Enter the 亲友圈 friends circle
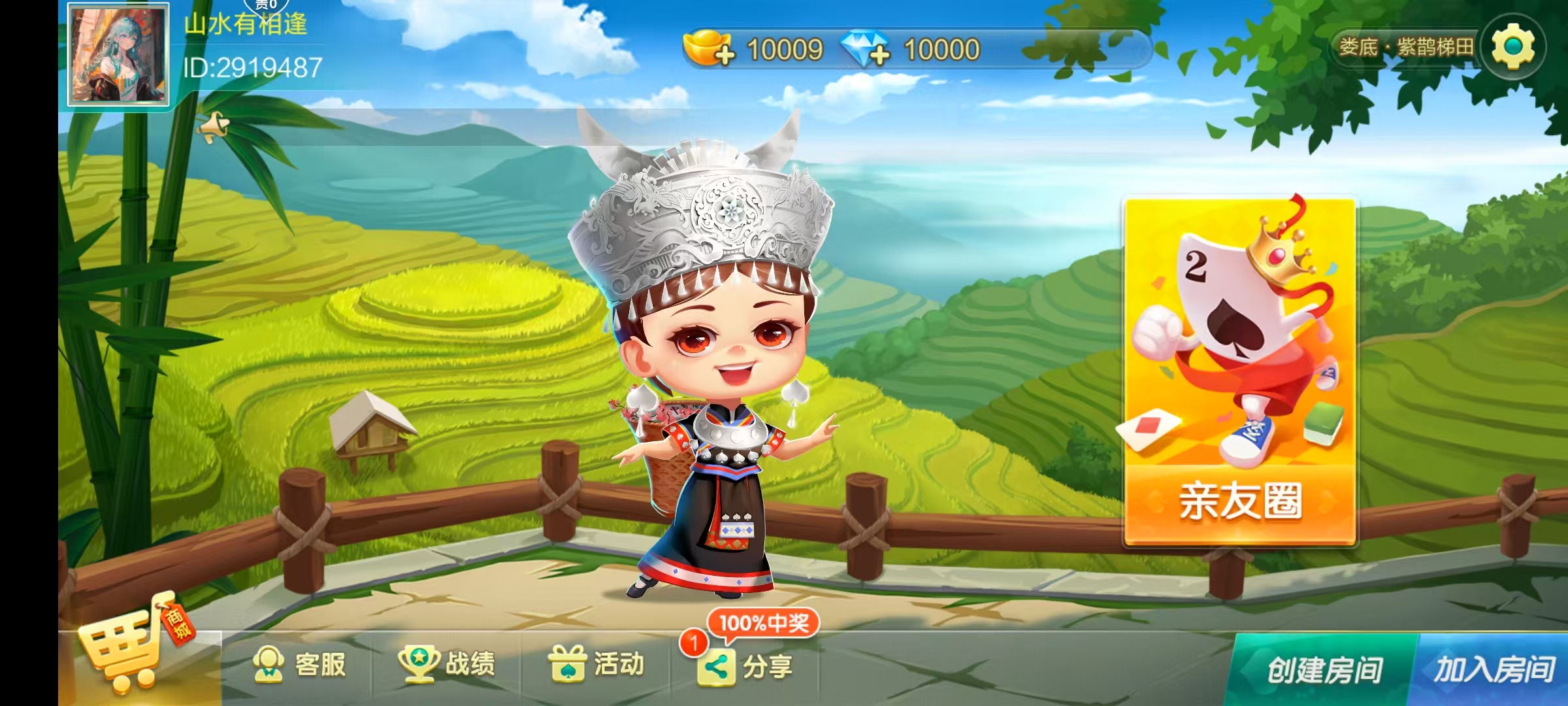The height and width of the screenshot is (706, 1568). [1239, 371]
